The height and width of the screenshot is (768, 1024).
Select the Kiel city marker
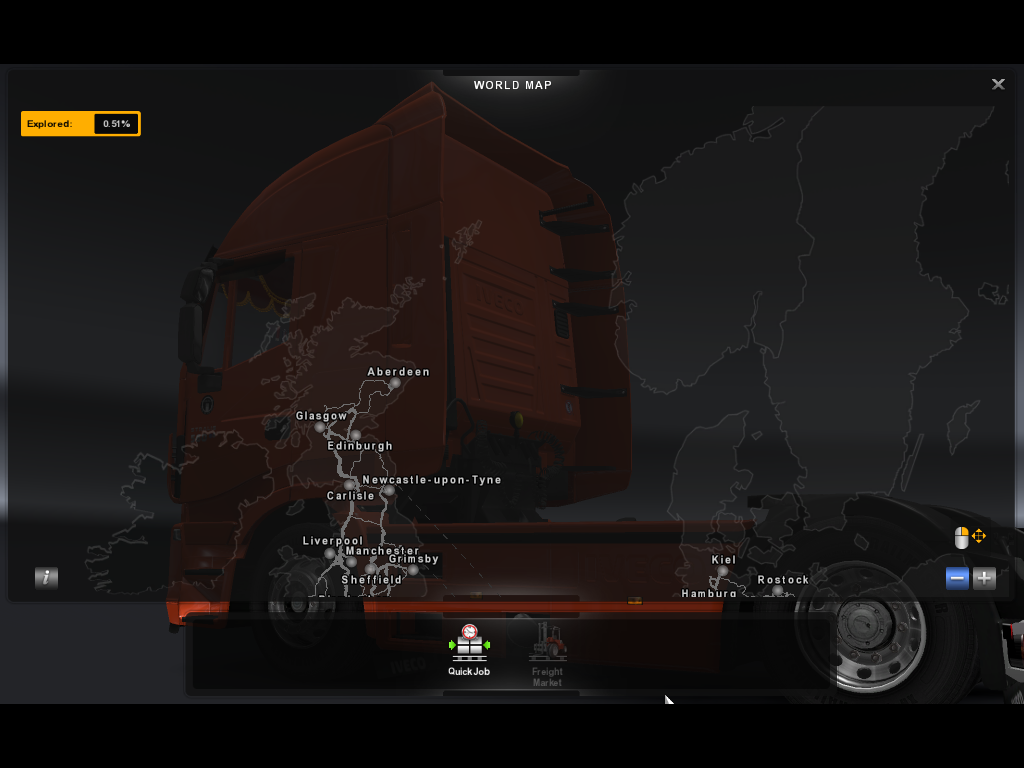tap(723, 571)
